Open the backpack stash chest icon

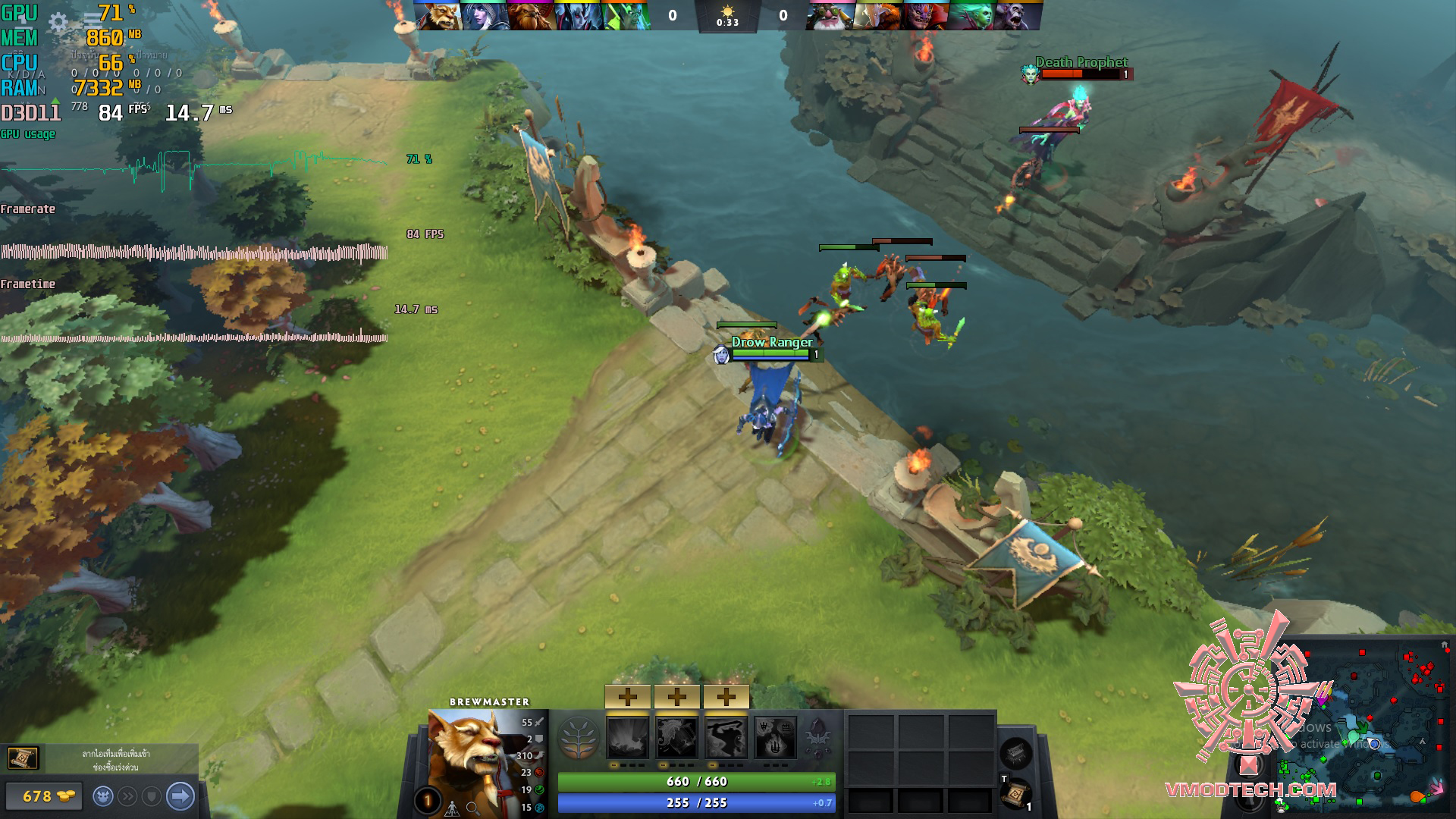coord(1016,752)
